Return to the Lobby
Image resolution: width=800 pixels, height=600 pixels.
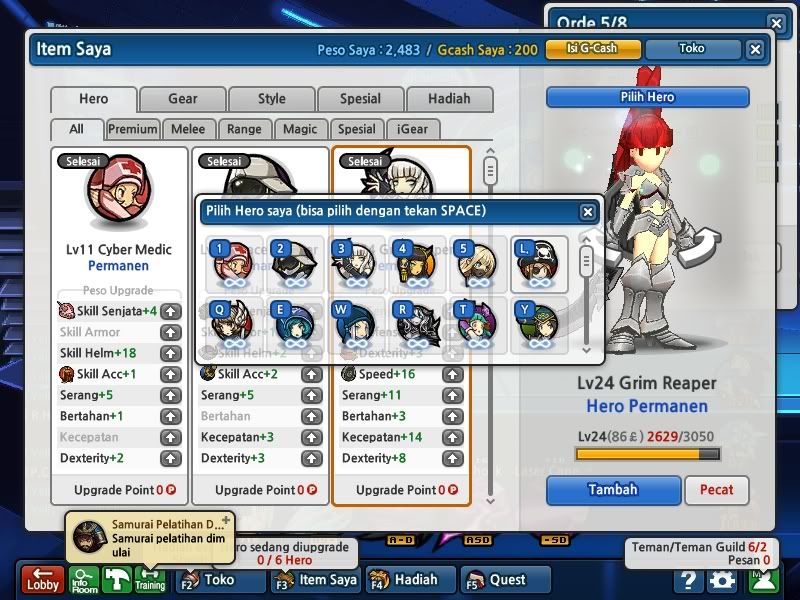click(x=43, y=580)
